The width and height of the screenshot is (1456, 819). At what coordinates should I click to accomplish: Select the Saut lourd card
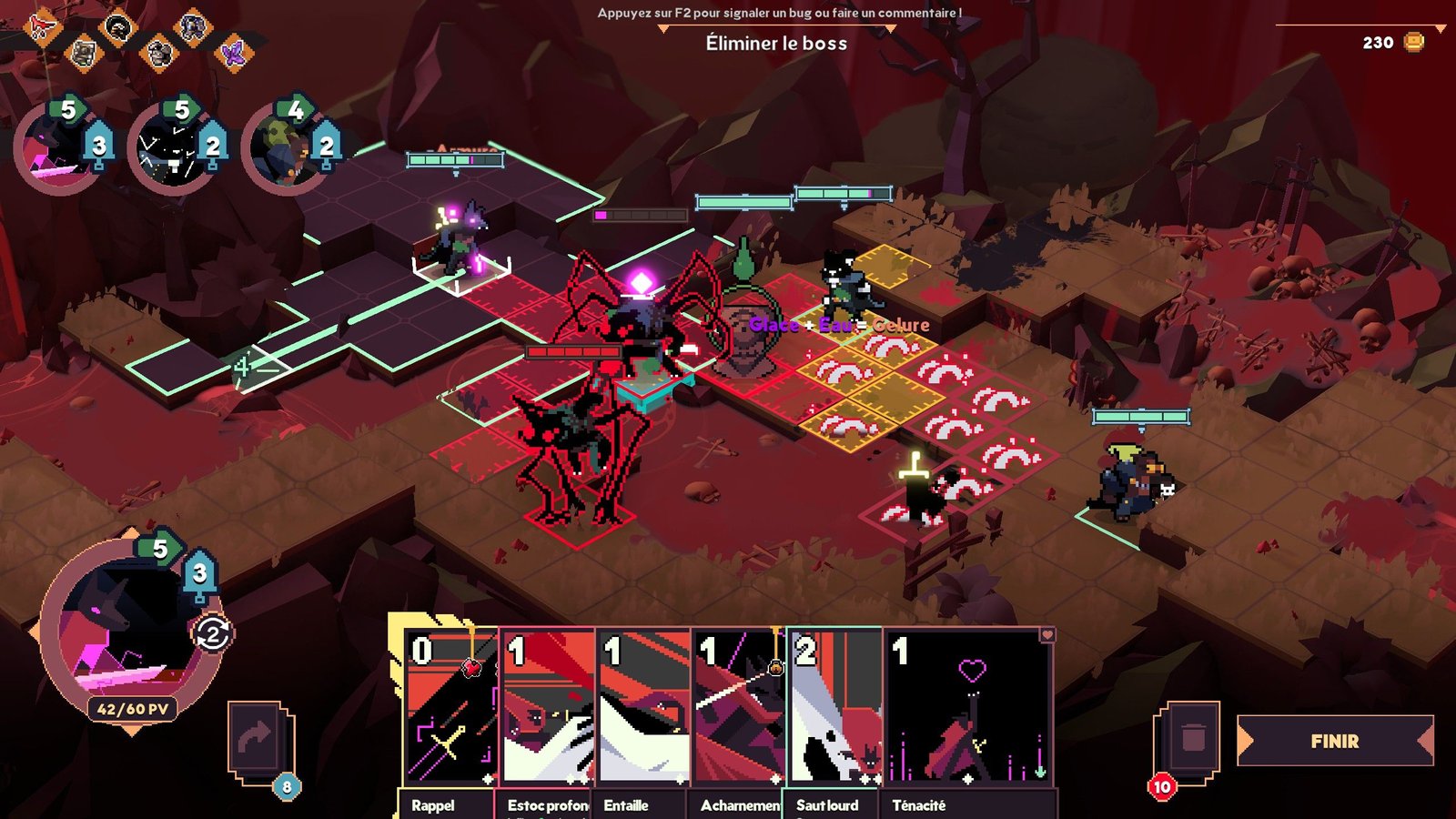click(x=834, y=708)
